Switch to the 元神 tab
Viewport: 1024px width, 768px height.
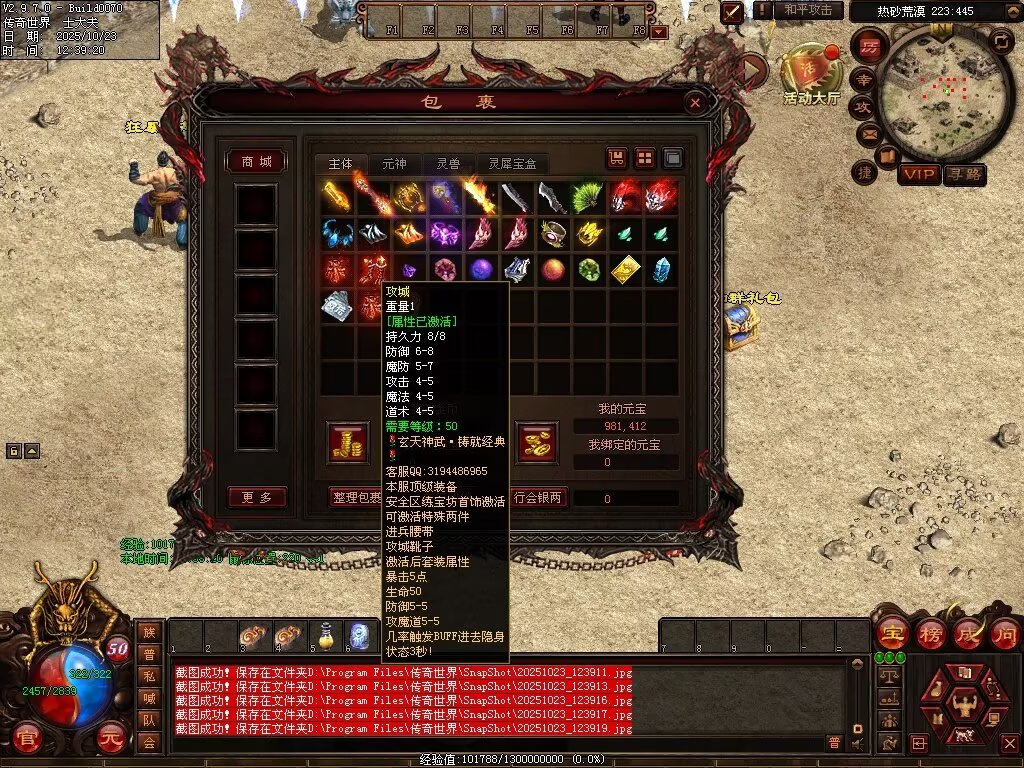point(394,163)
